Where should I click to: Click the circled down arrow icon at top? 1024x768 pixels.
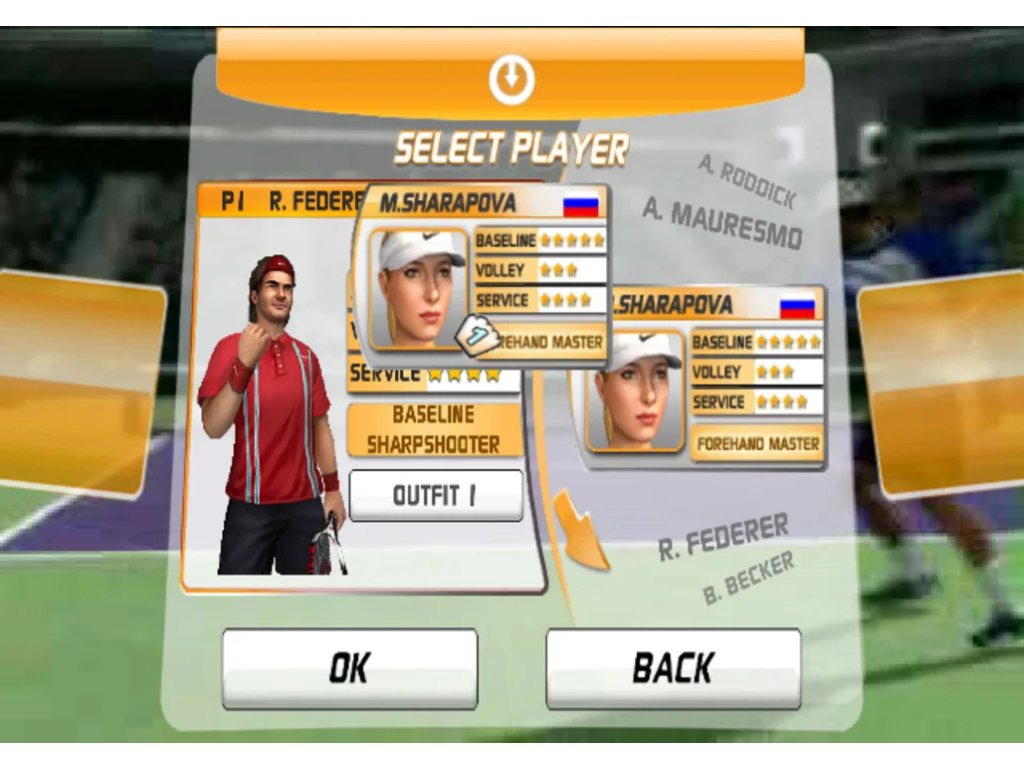coord(511,79)
